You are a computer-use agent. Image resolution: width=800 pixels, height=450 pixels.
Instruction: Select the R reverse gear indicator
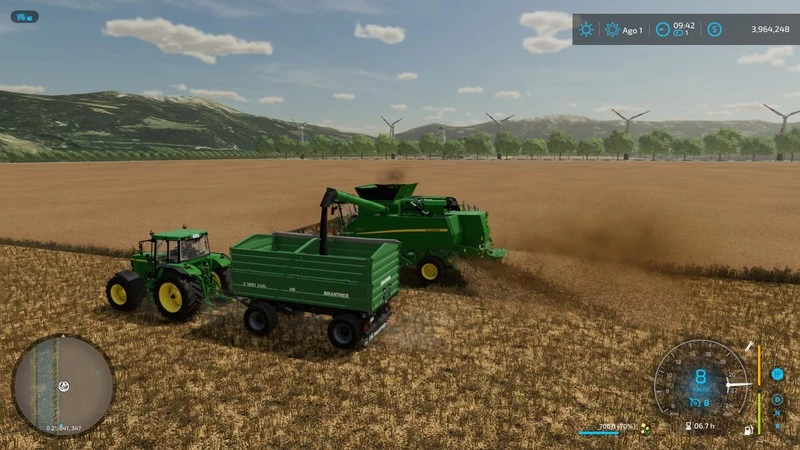(777, 425)
